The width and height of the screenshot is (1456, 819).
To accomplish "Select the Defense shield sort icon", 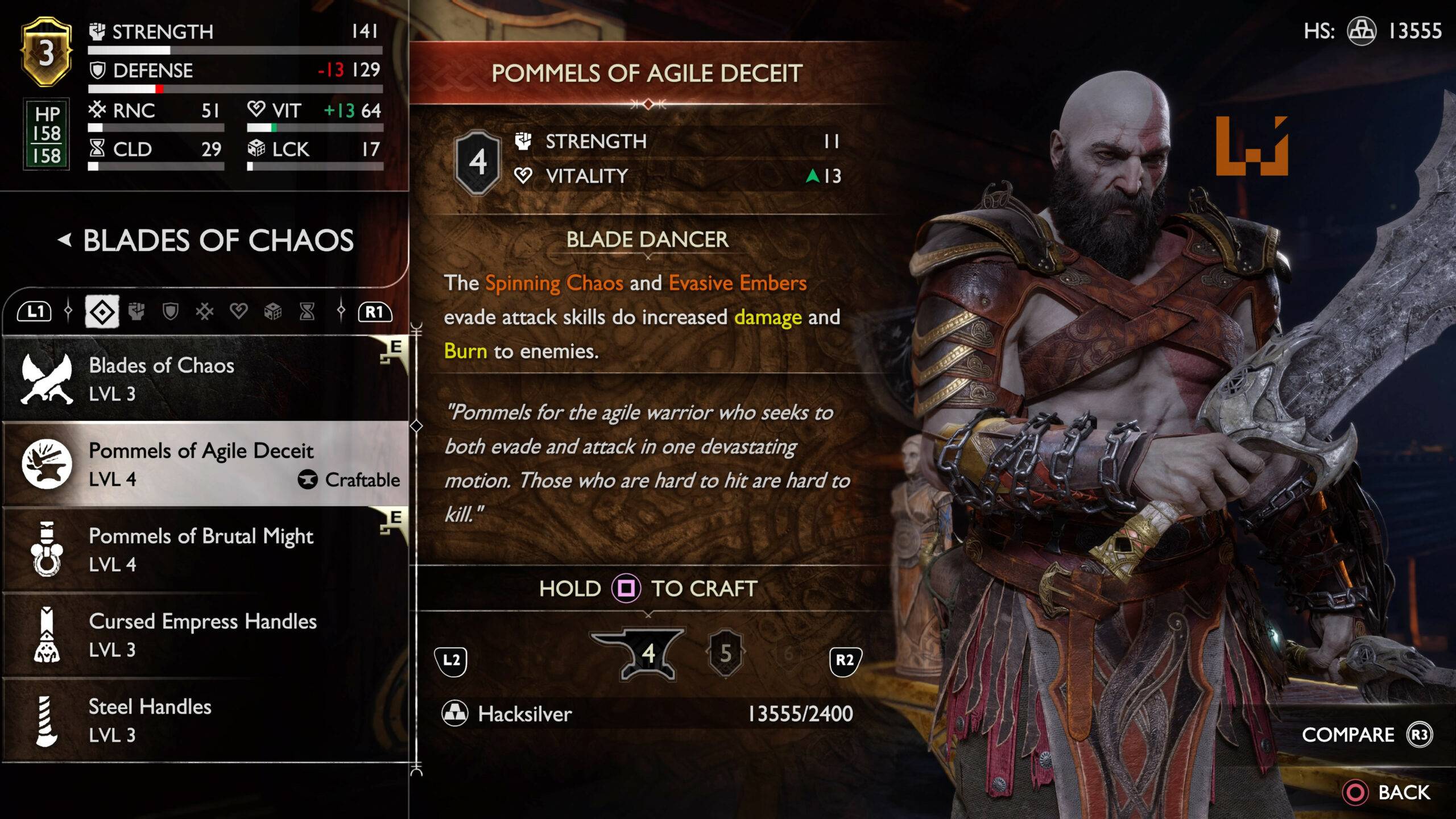I will 171,311.
